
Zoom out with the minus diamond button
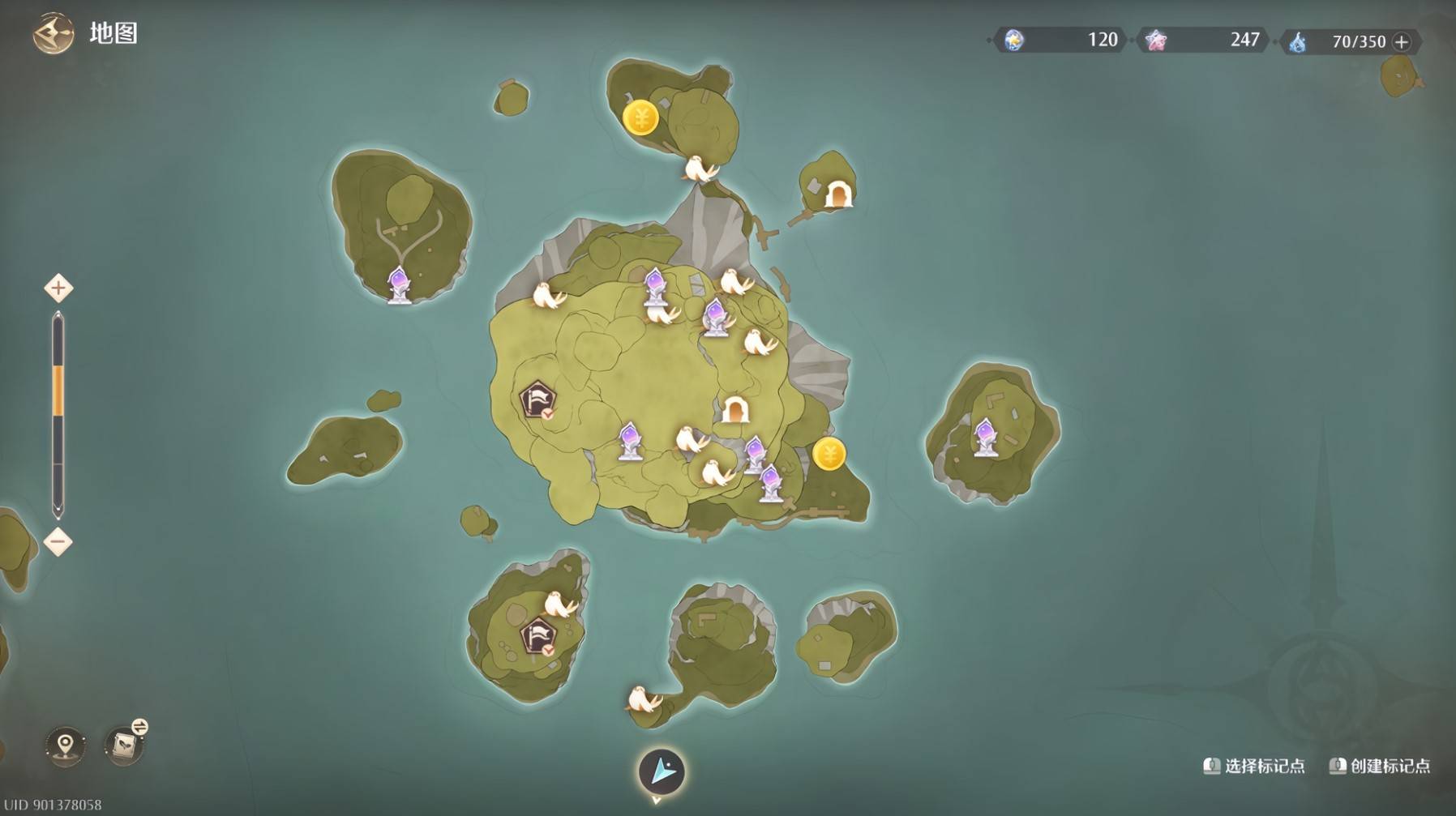click(58, 542)
